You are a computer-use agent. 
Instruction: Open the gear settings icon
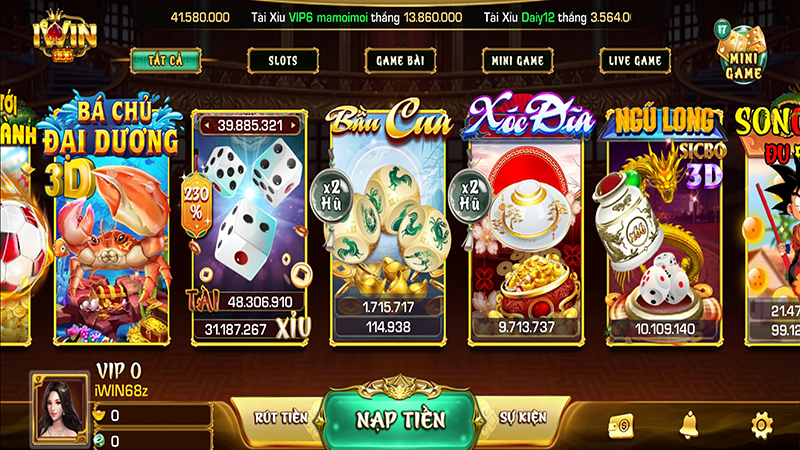click(762, 424)
